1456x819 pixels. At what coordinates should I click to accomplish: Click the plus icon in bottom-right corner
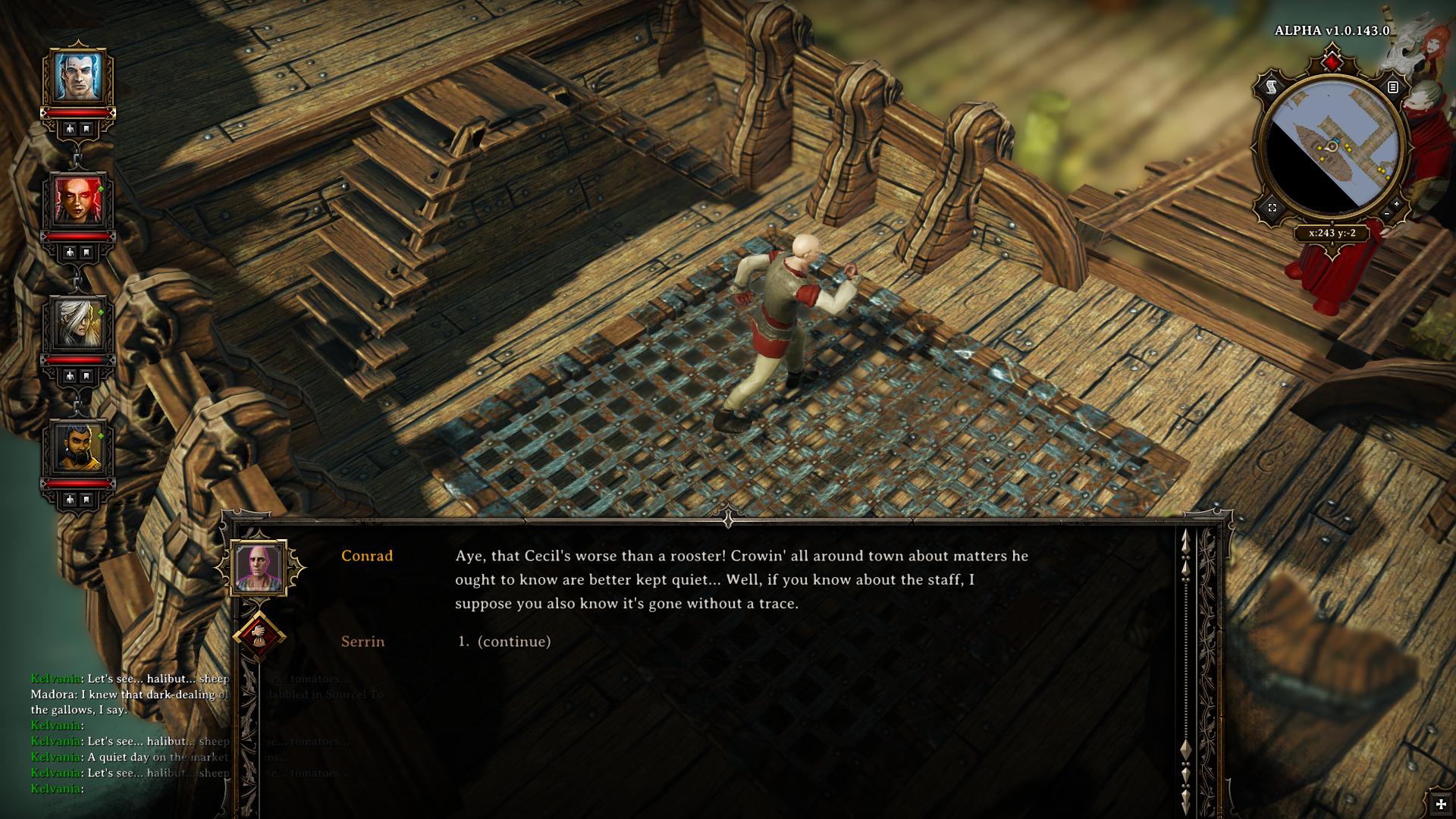(1440, 804)
